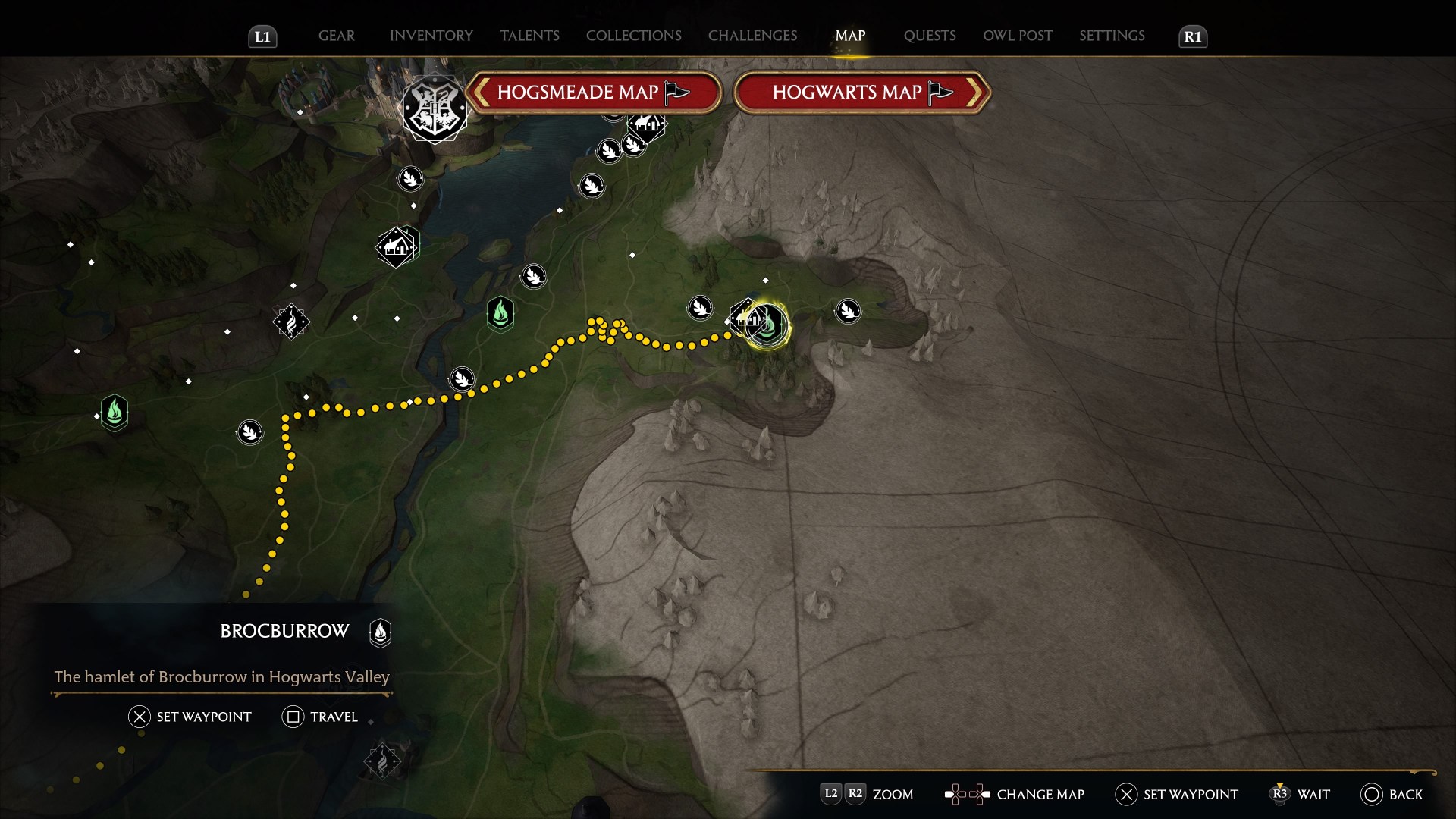Select the highlighted Brocburrow Floo Flame marker
Viewport: 1456px width, 819px height.
[766, 323]
